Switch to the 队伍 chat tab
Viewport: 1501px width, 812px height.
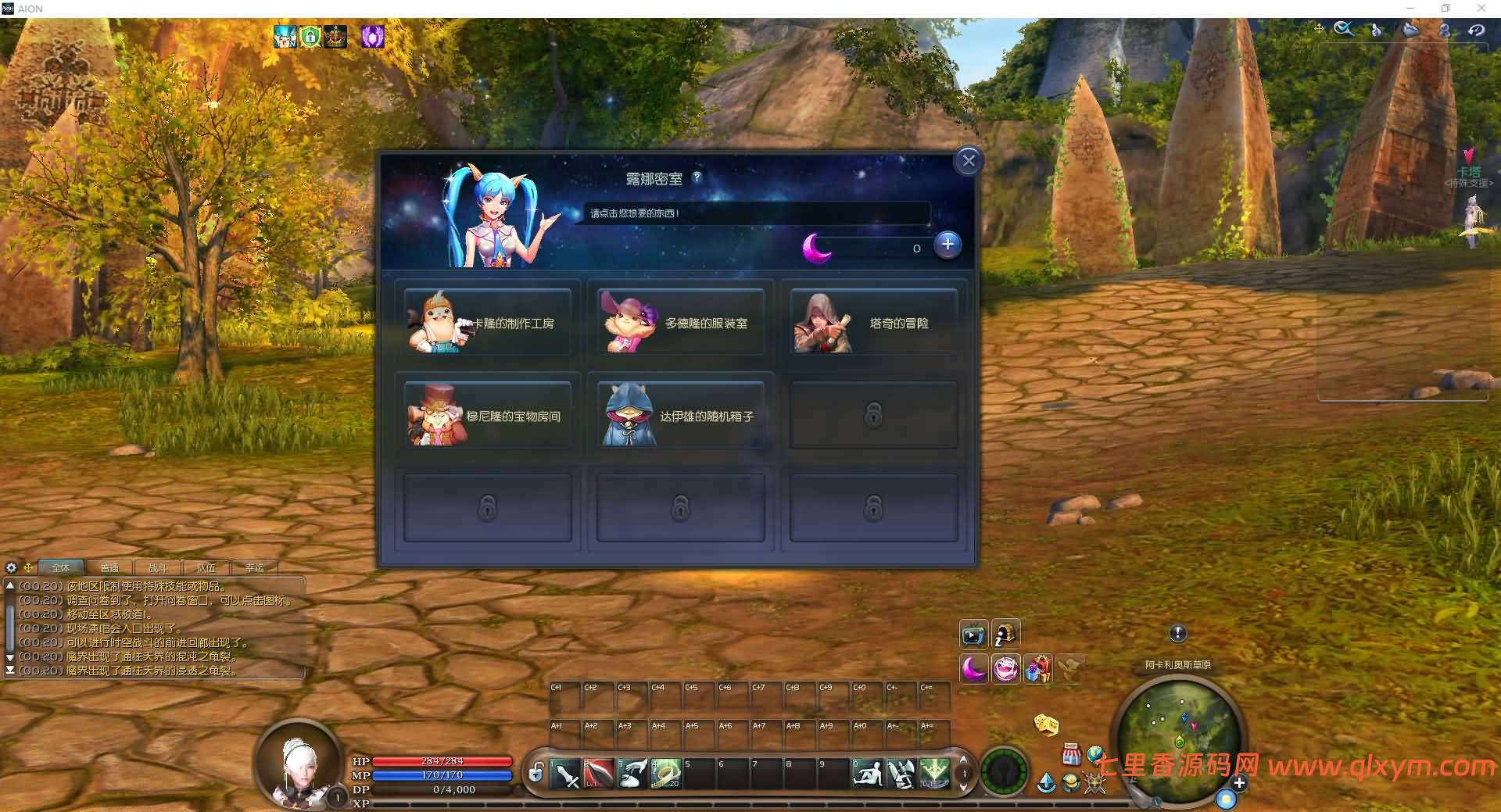[x=207, y=568]
